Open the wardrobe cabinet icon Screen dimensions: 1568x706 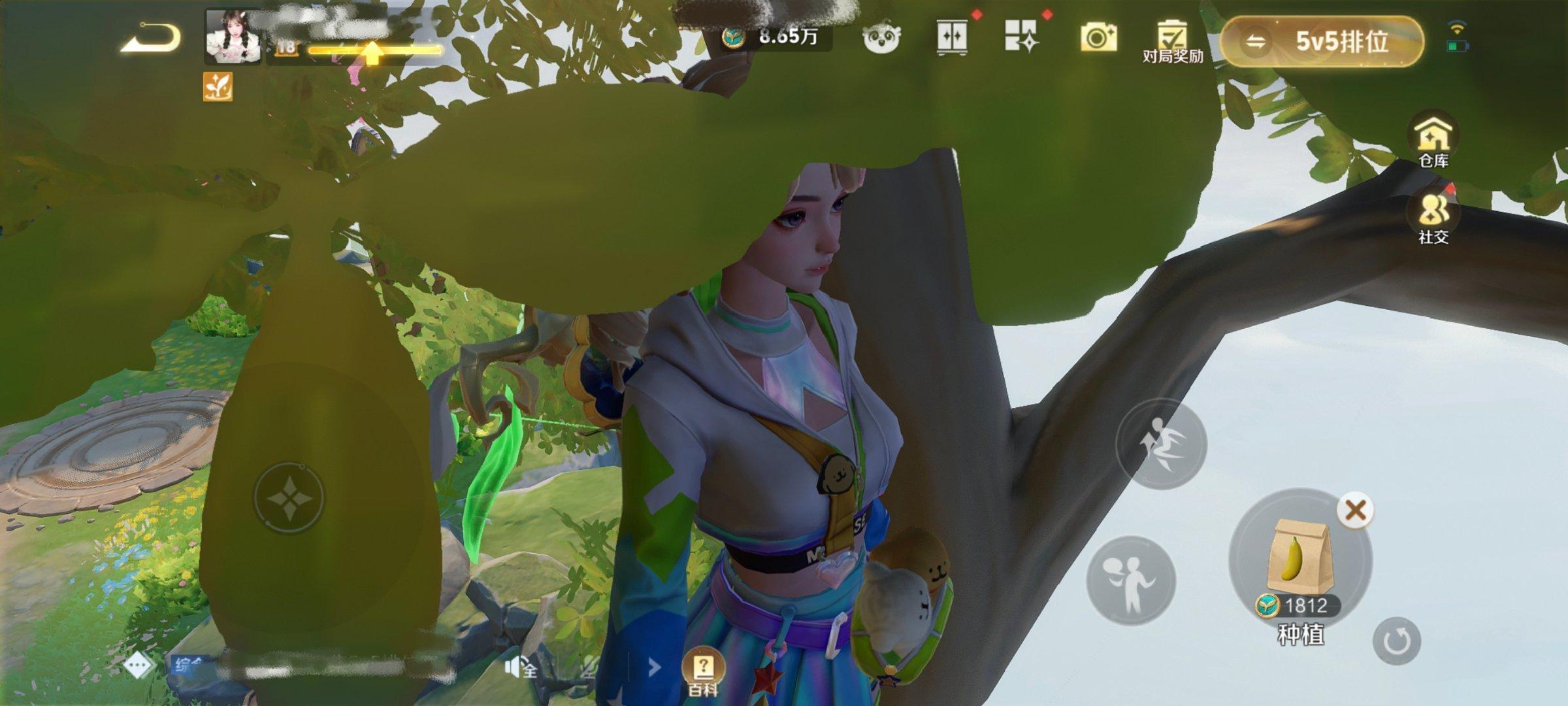[952, 37]
